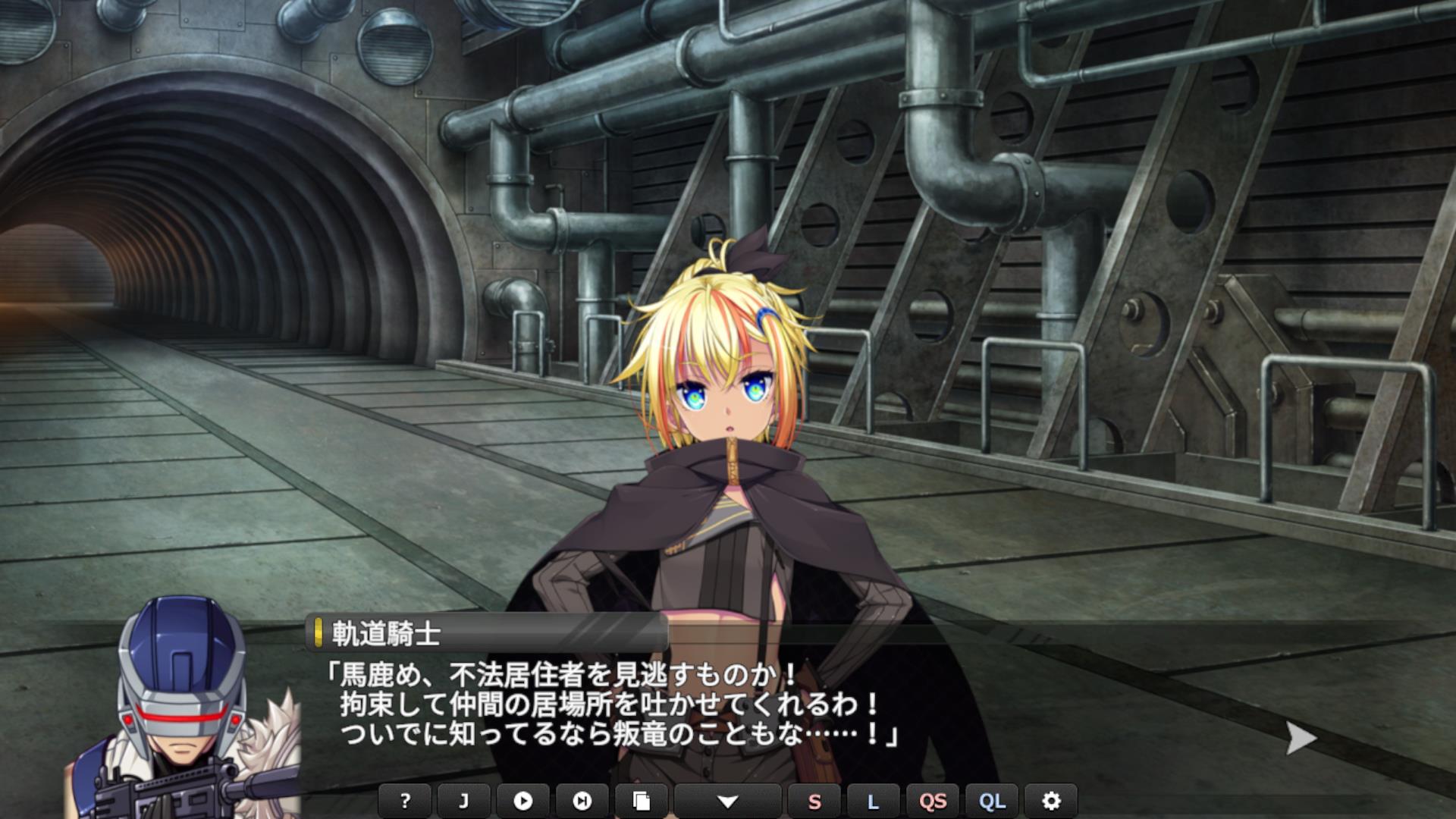Start auto-play mode with the play icon

[x=522, y=801]
